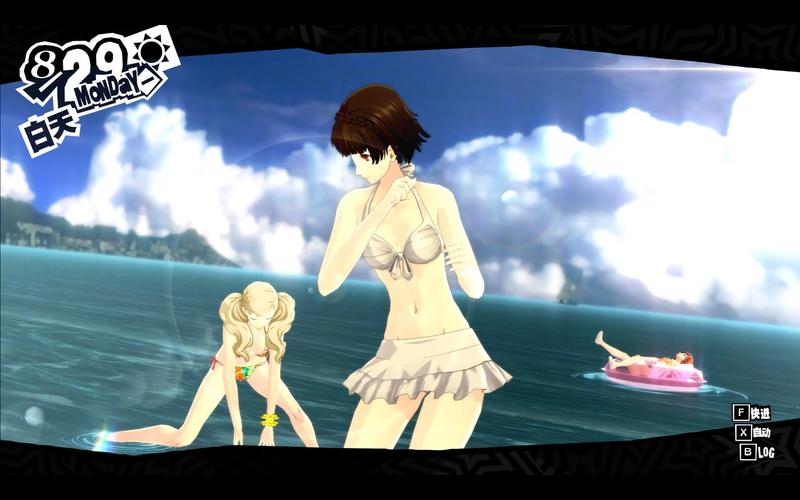The height and width of the screenshot is (500, 800).
Task: Open the dialogue LOG
Action: (x=757, y=452)
